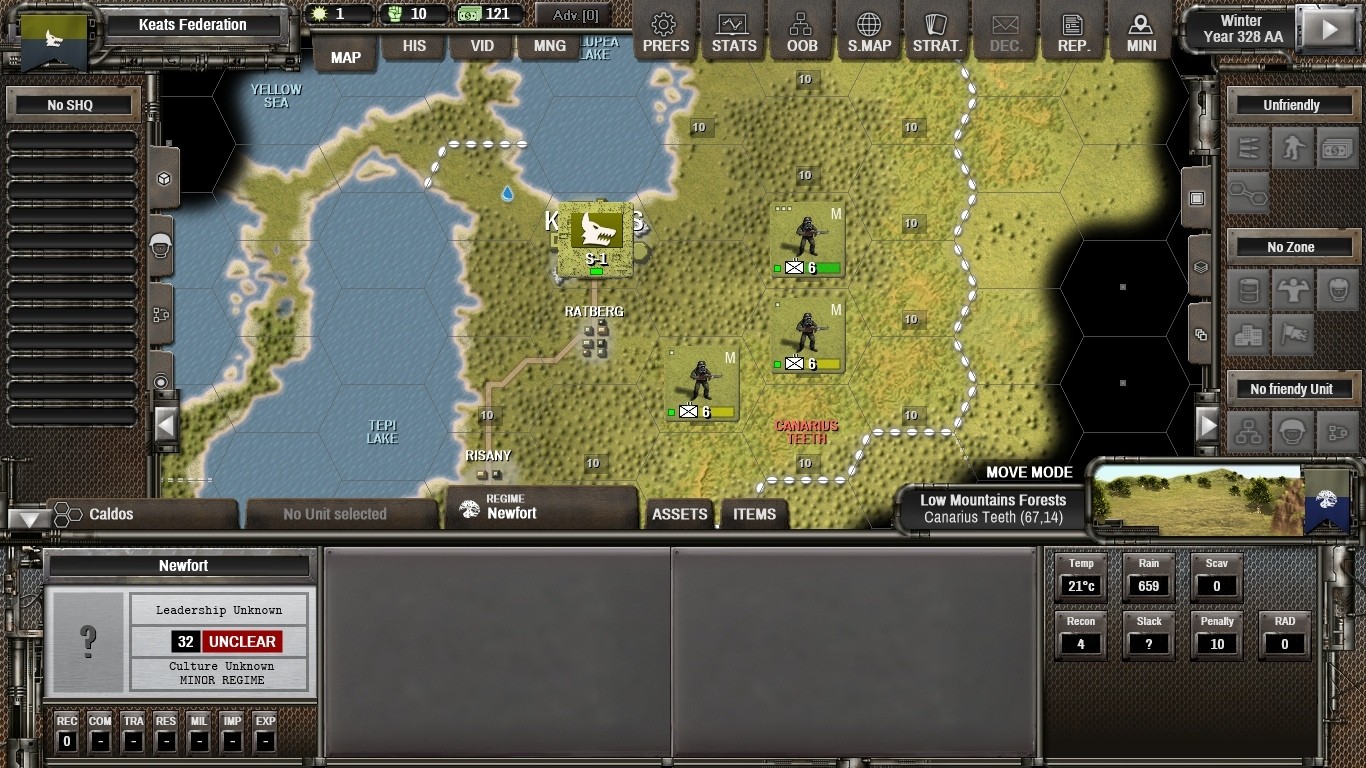1366x768 pixels.
Task: Open the S.MAP strategic map
Action: click(869, 32)
